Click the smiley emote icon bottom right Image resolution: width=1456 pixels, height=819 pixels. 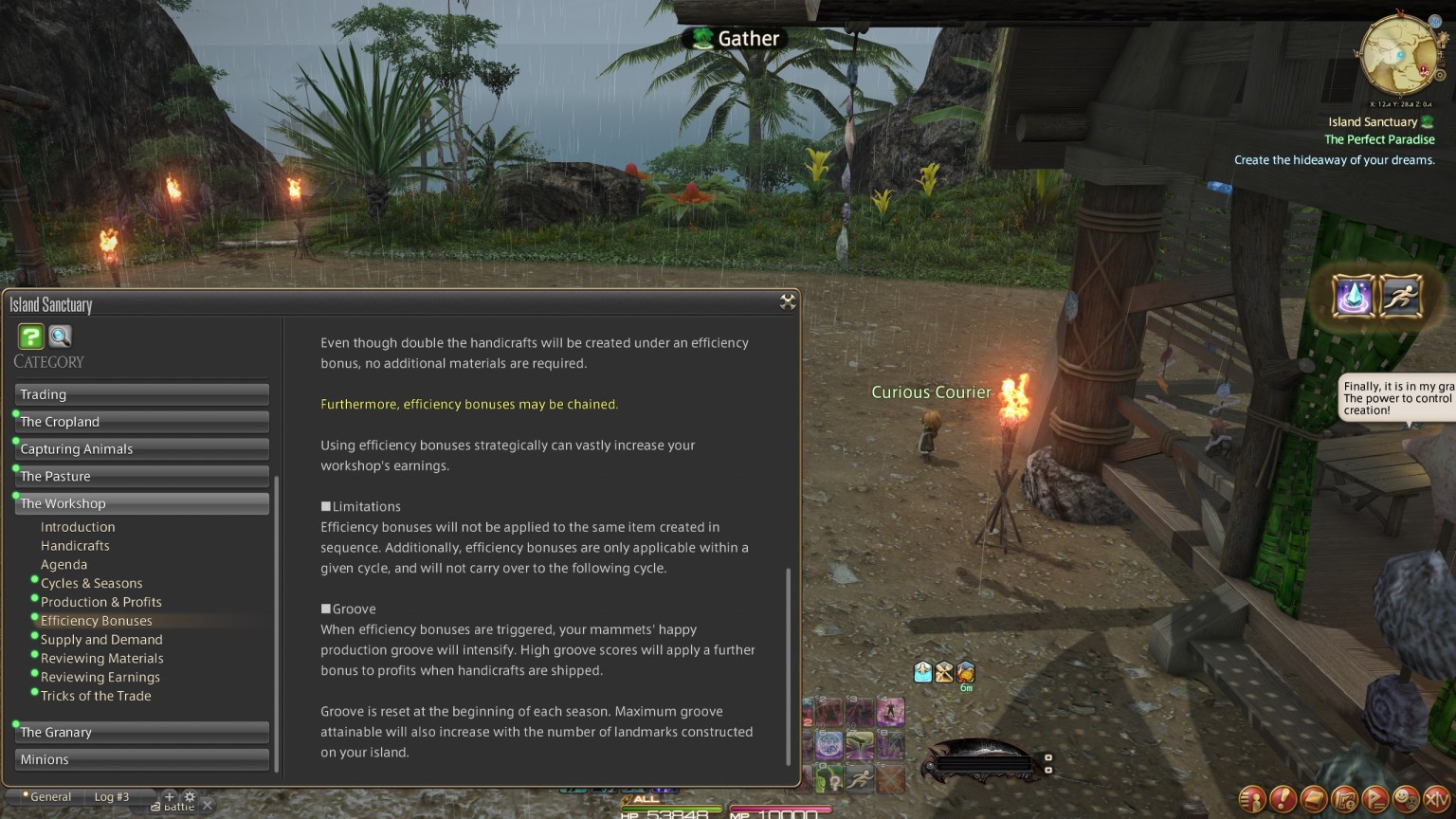click(x=1406, y=799)
